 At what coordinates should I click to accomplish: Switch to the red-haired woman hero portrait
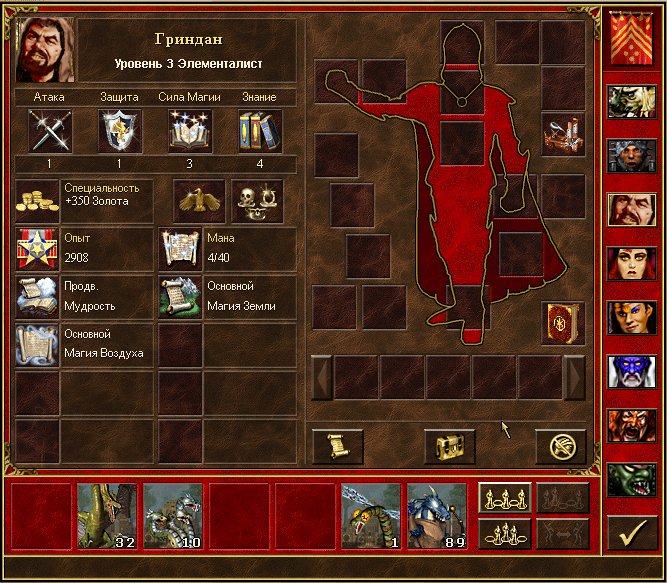(x=631, y=266)
